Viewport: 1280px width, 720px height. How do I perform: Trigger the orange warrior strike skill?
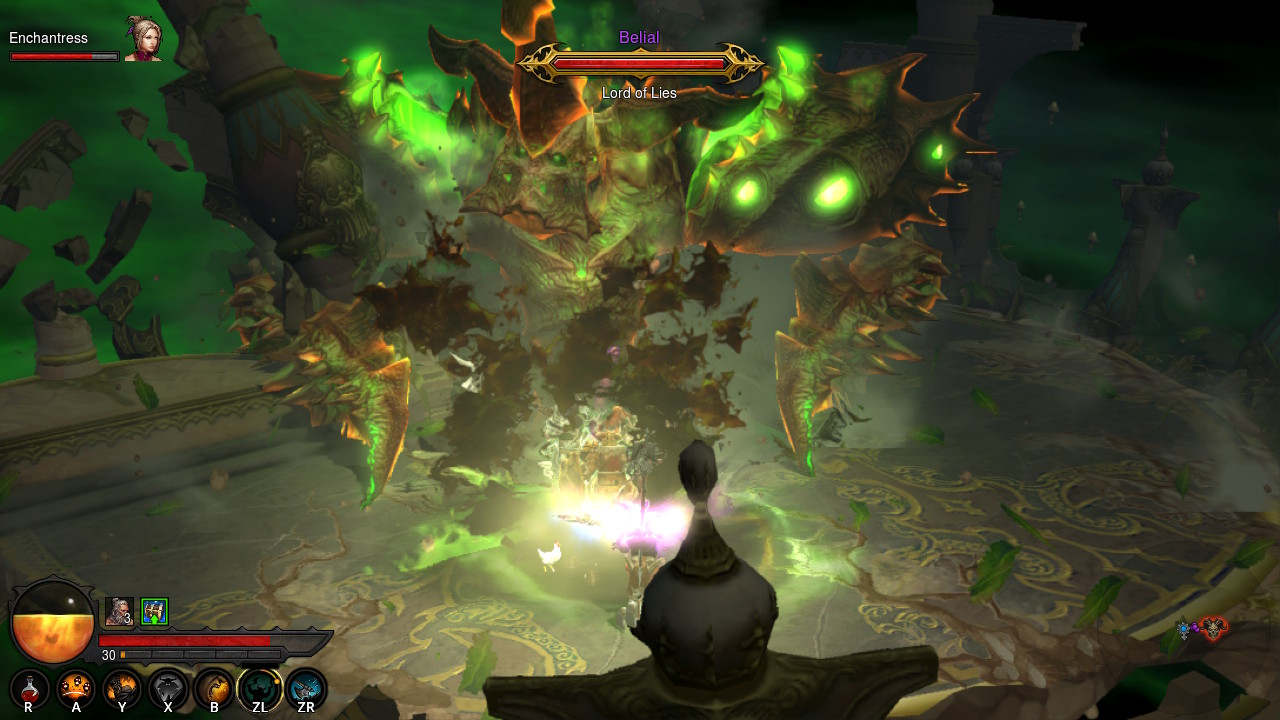coord(122,688)
